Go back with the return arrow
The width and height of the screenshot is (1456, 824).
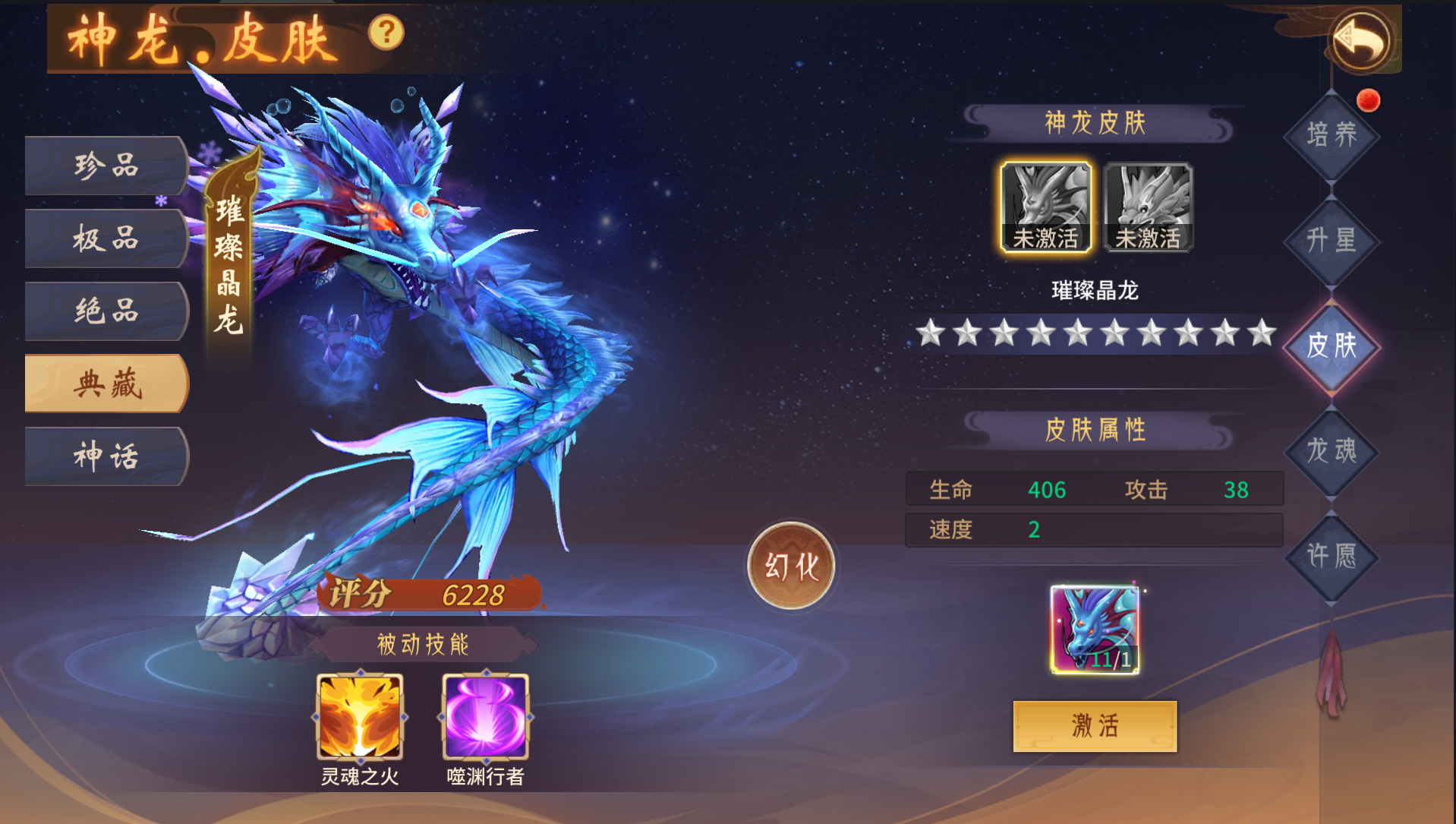click(1361, 39)
